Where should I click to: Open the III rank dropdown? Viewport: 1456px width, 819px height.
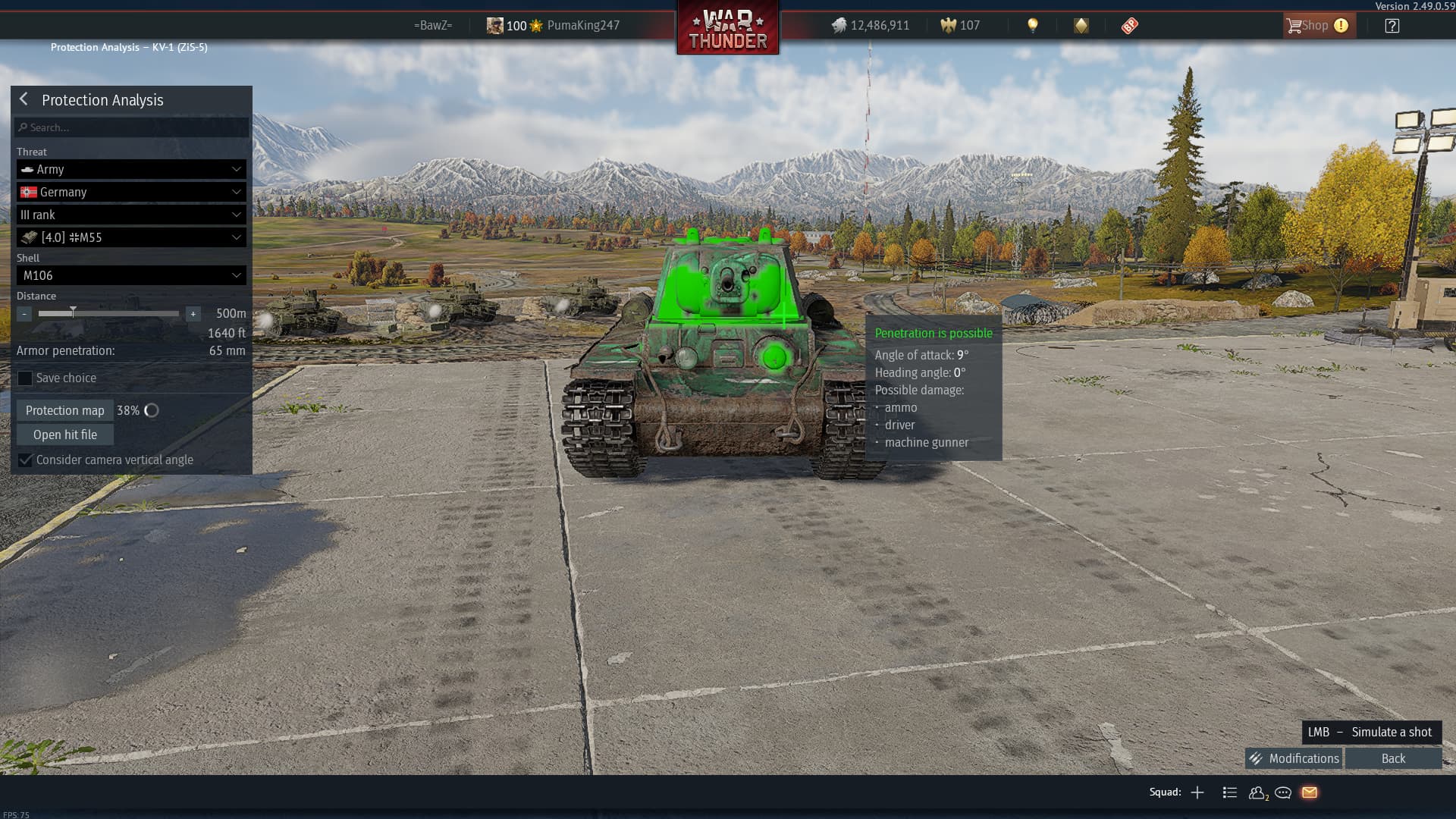coord(131,215)
